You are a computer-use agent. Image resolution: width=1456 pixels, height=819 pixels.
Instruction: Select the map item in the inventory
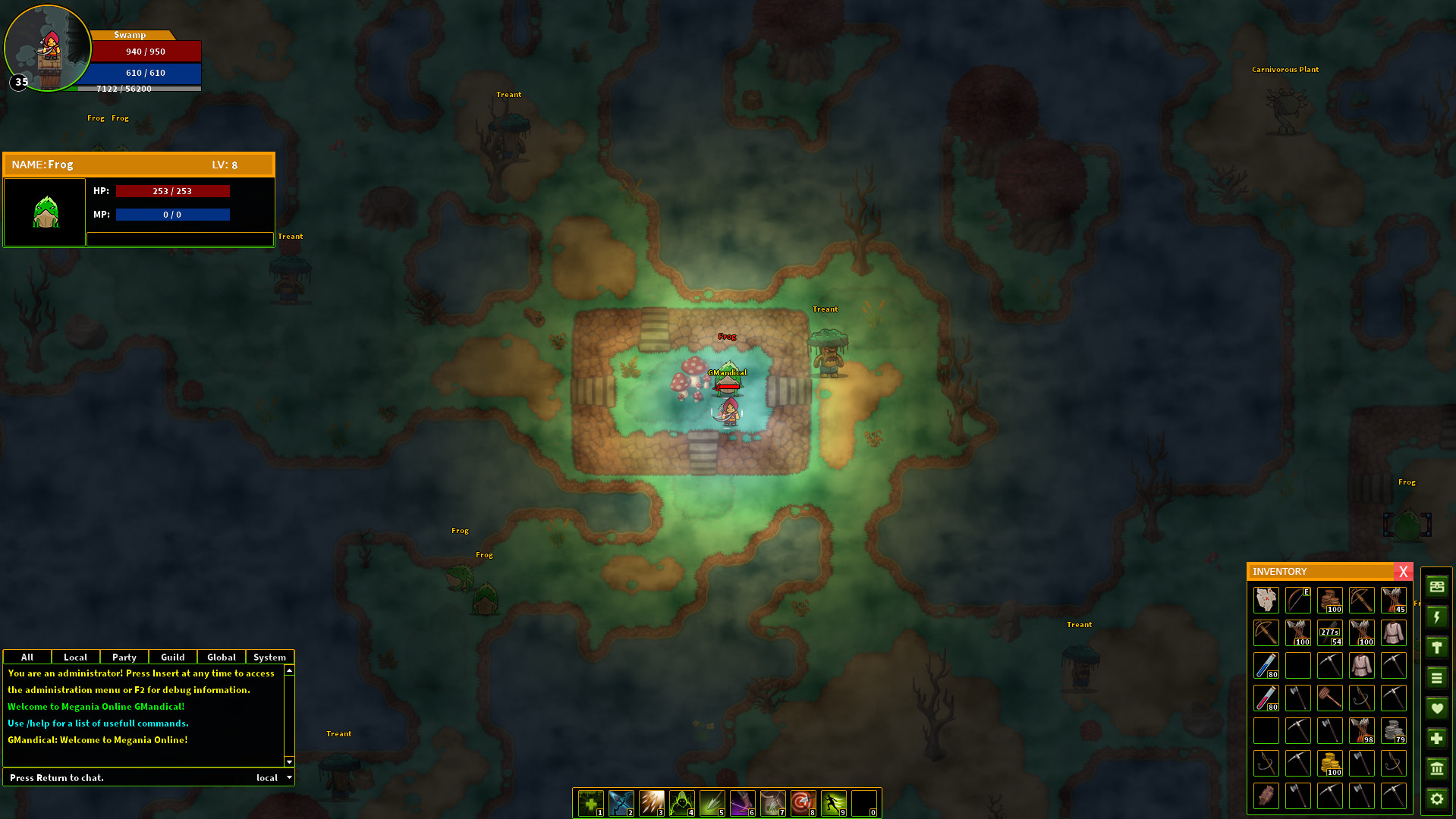[1266, 599]
